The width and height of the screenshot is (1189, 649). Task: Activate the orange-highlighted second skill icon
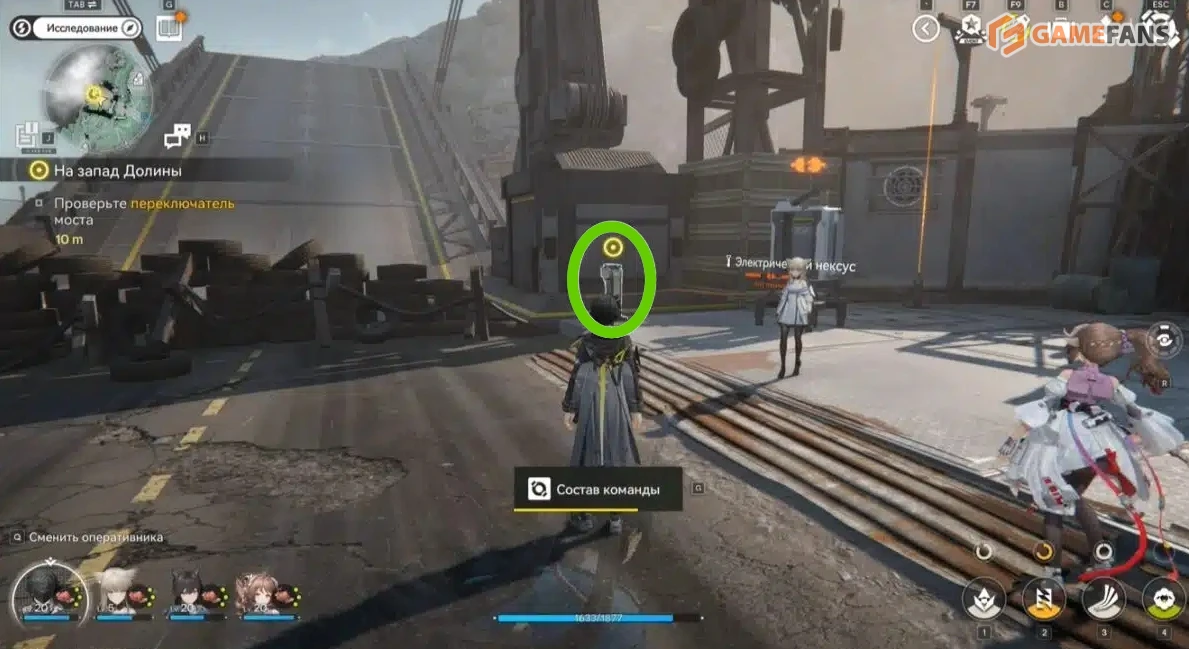(1044, 599)
